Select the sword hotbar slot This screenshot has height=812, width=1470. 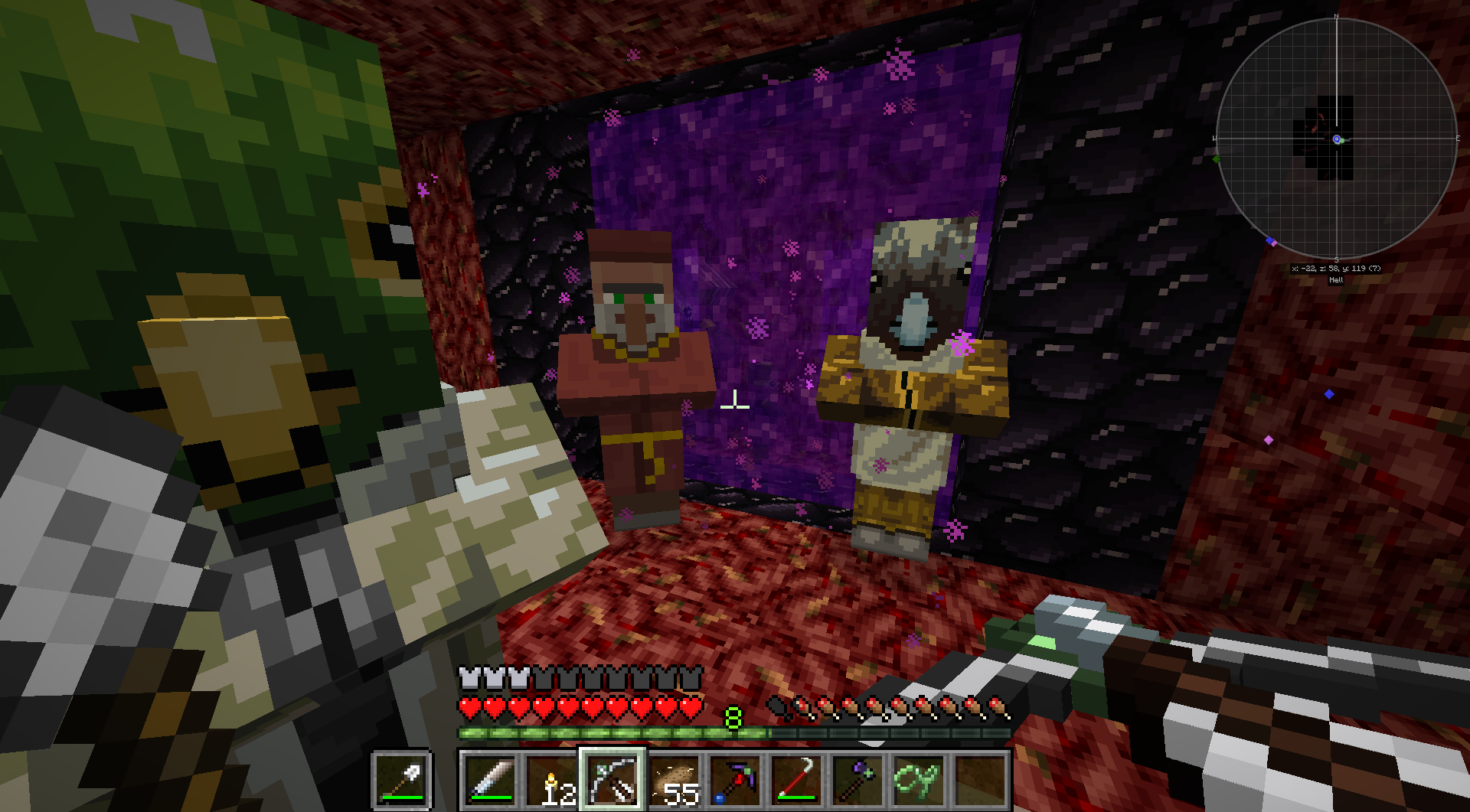[490, 780]
